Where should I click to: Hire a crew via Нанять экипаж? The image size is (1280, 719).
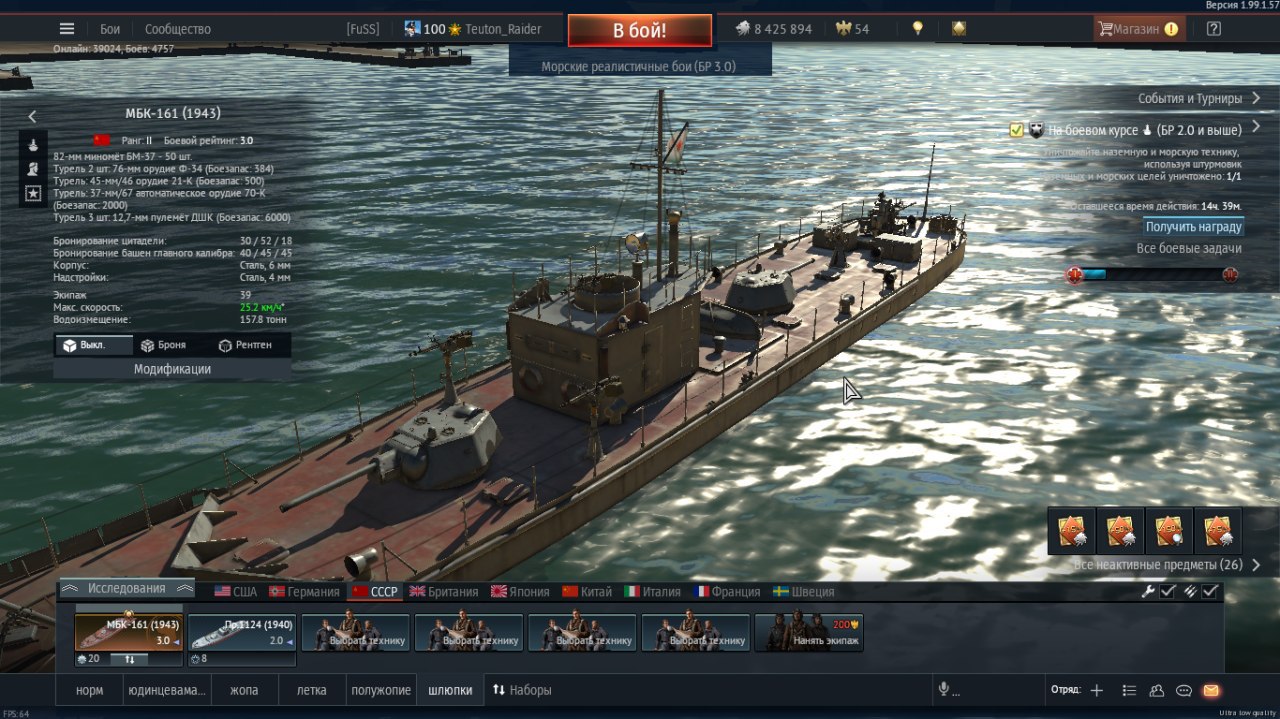[809, 633]
